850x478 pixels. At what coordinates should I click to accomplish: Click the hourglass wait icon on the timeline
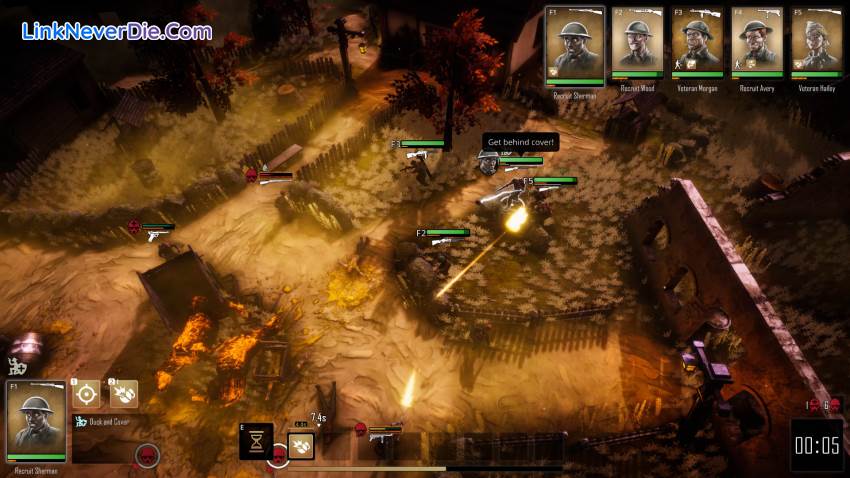click(x=256, y=440)
